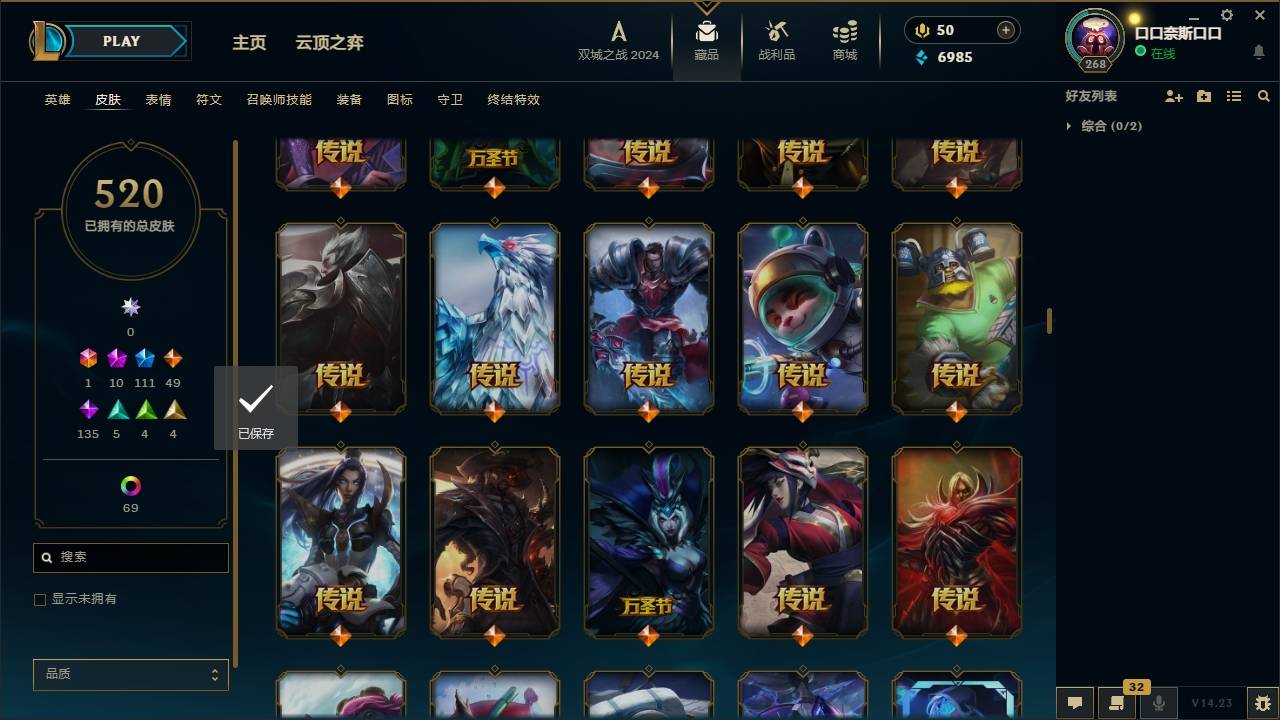Expand the 品质 quality filter dropdown

click(x=130, y=674)
